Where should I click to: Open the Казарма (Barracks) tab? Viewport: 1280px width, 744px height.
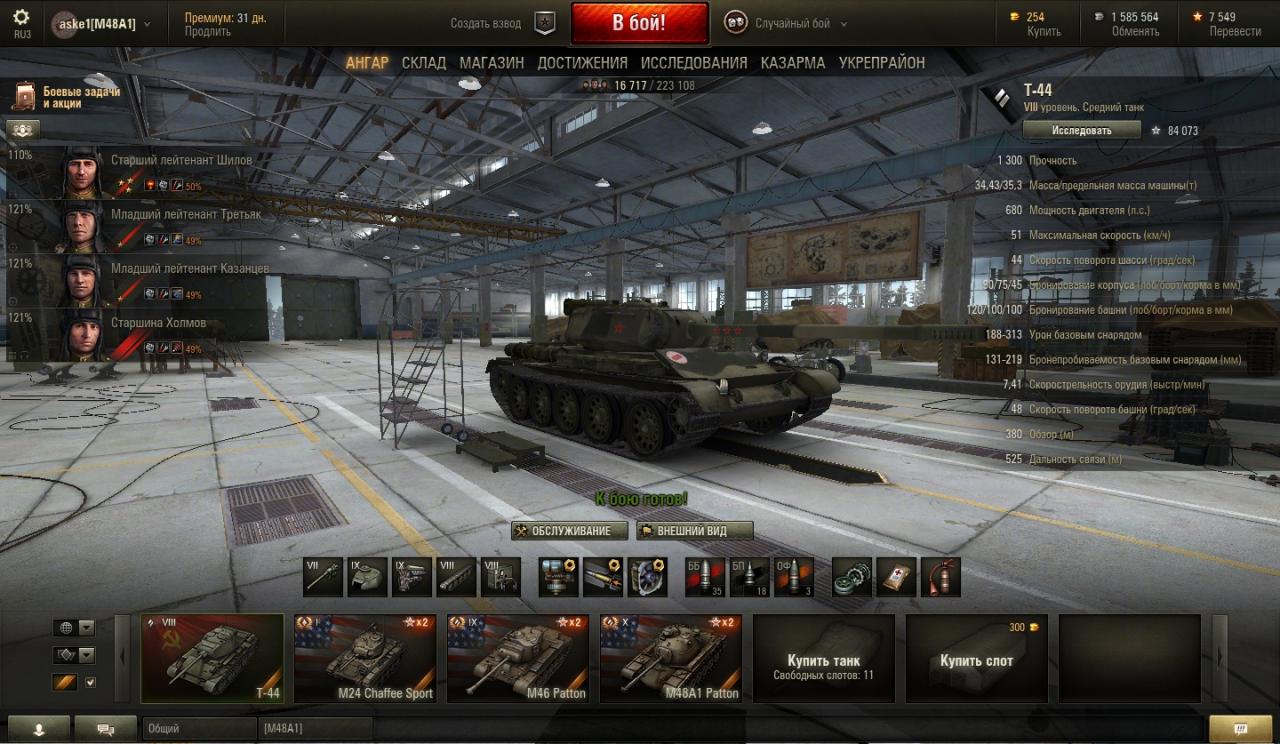click(792, 62)
